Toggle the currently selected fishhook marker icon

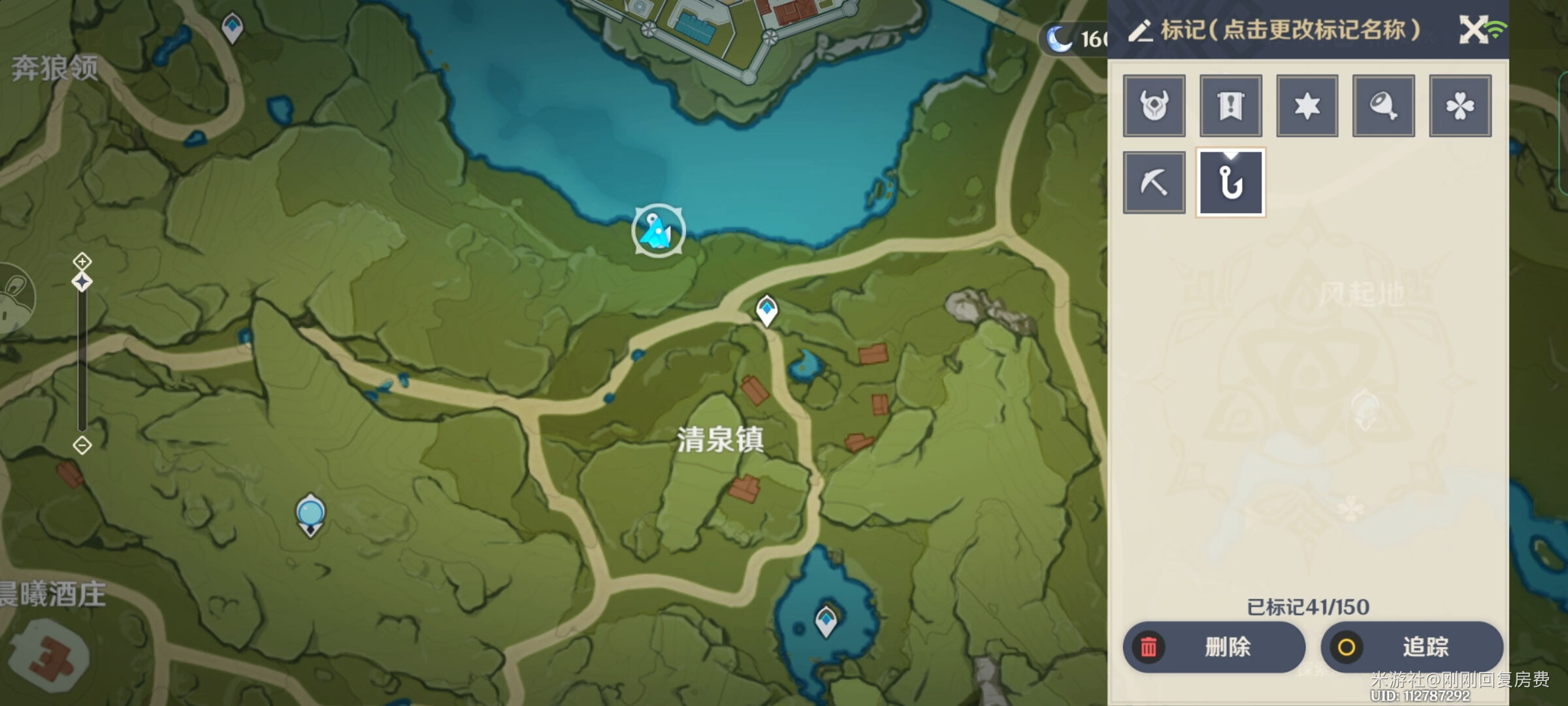[x=1230, y=183]
